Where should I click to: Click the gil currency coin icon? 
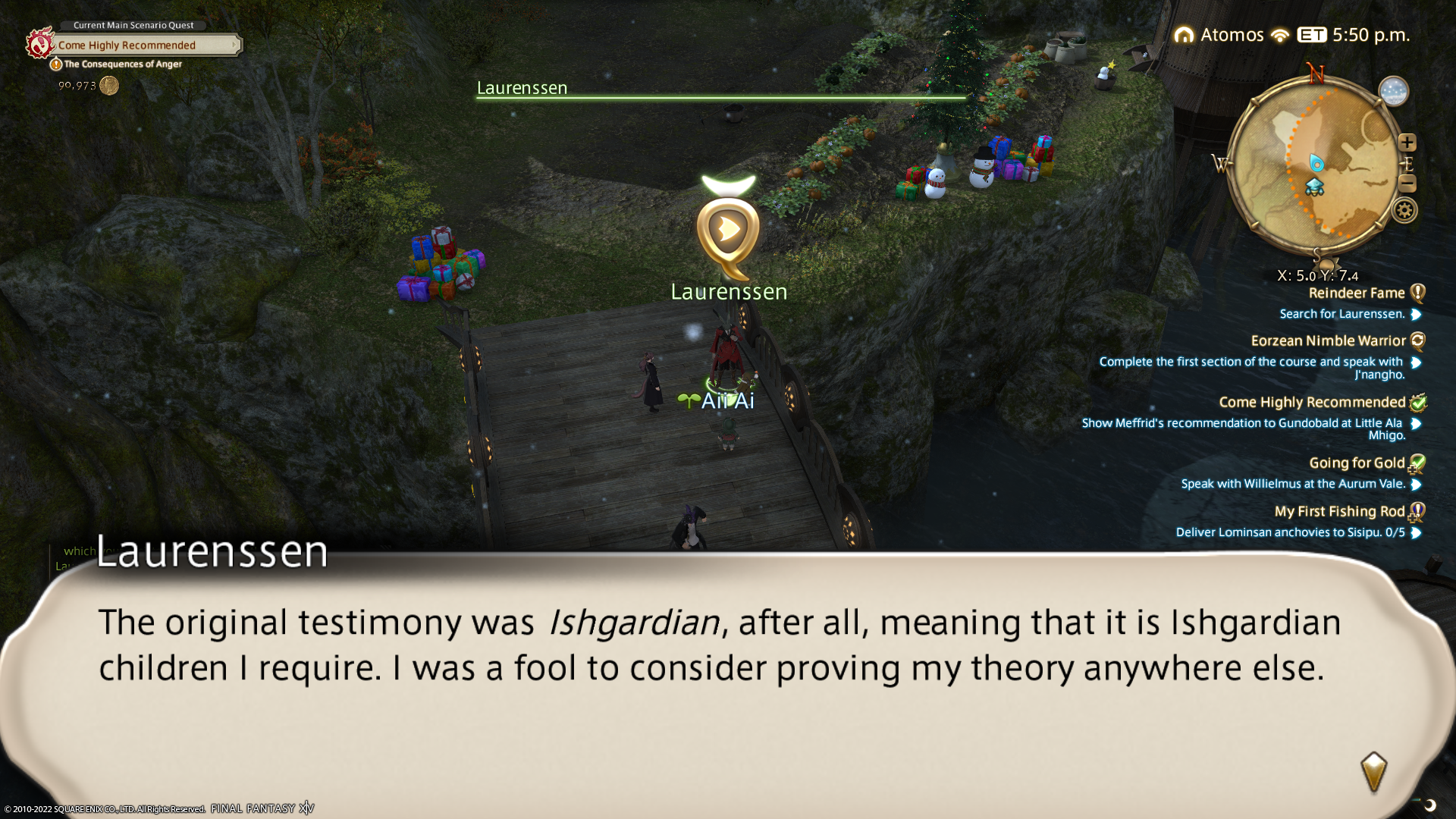coord(109,86)
